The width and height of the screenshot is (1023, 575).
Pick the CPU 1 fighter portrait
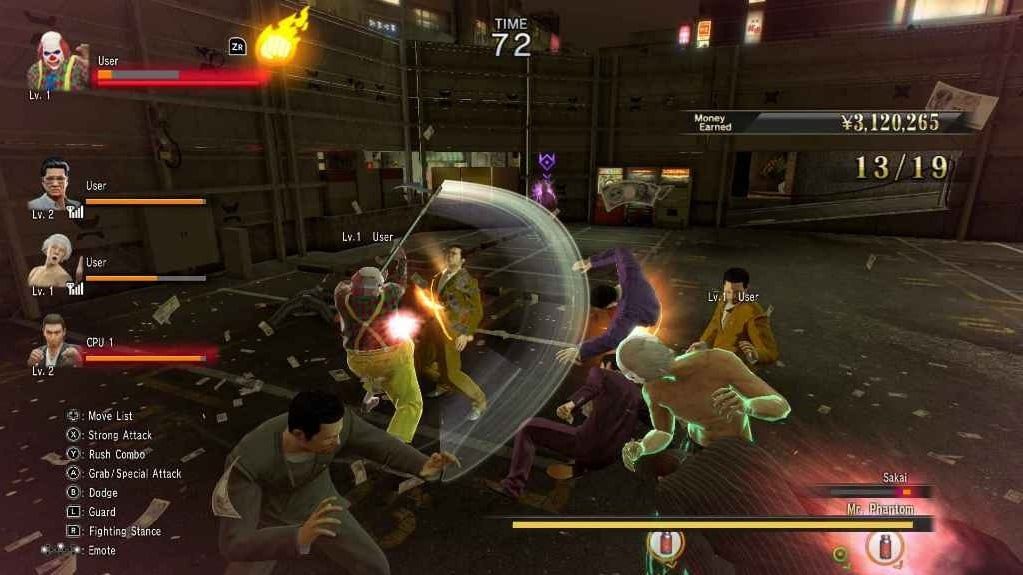(55, 341)
